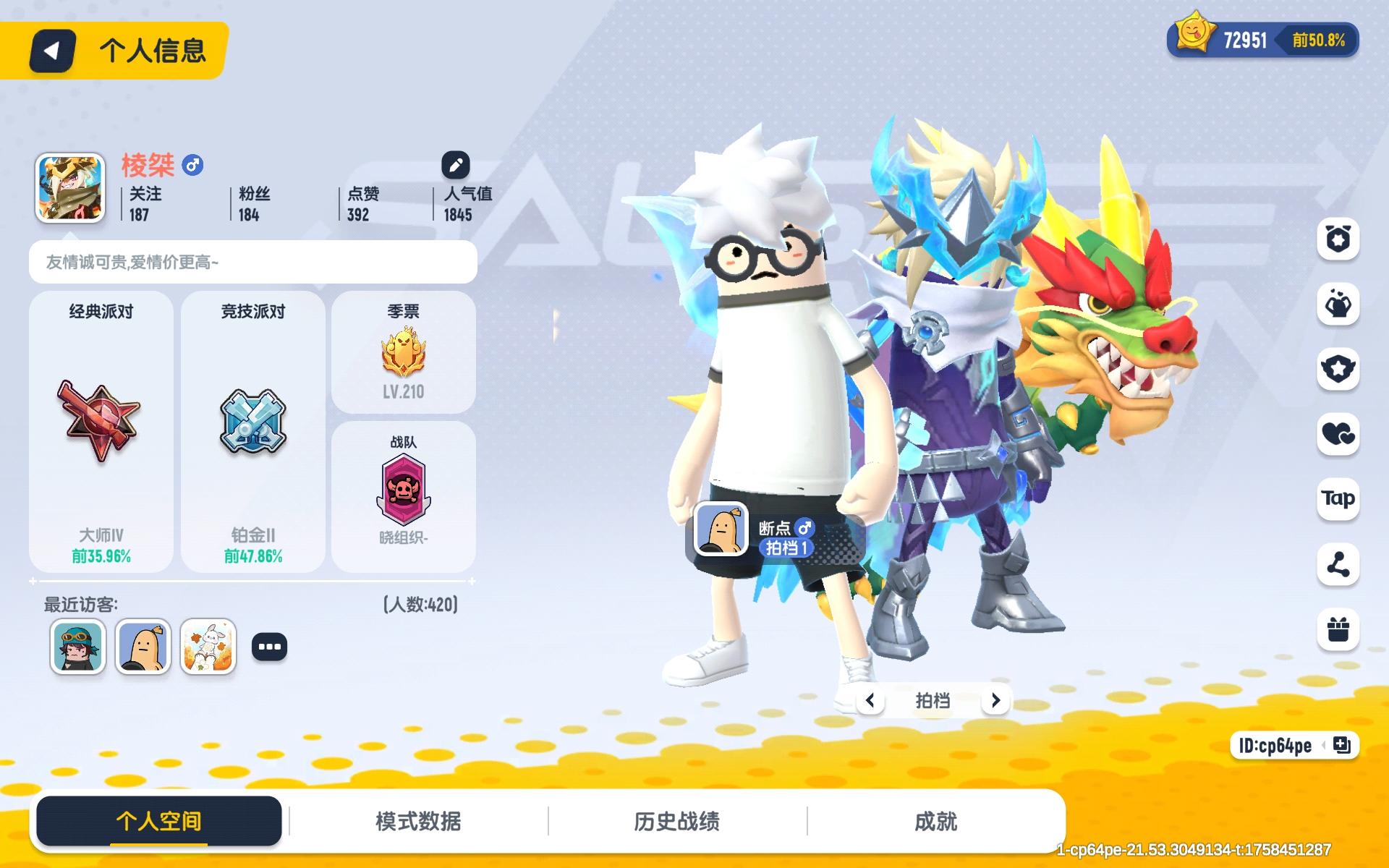This screenshot has height=868, width=1389.
Task: Click the first visitor avatar under 最近访客
Action: click(x=77, y=646)
